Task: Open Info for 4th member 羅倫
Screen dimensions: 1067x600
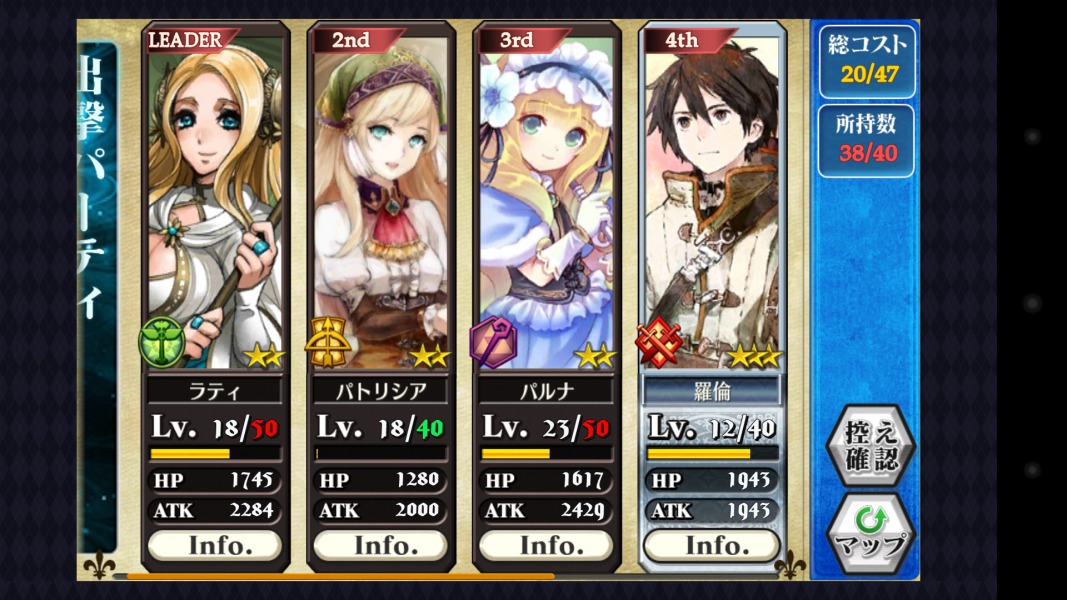Action: click(712, 545)
